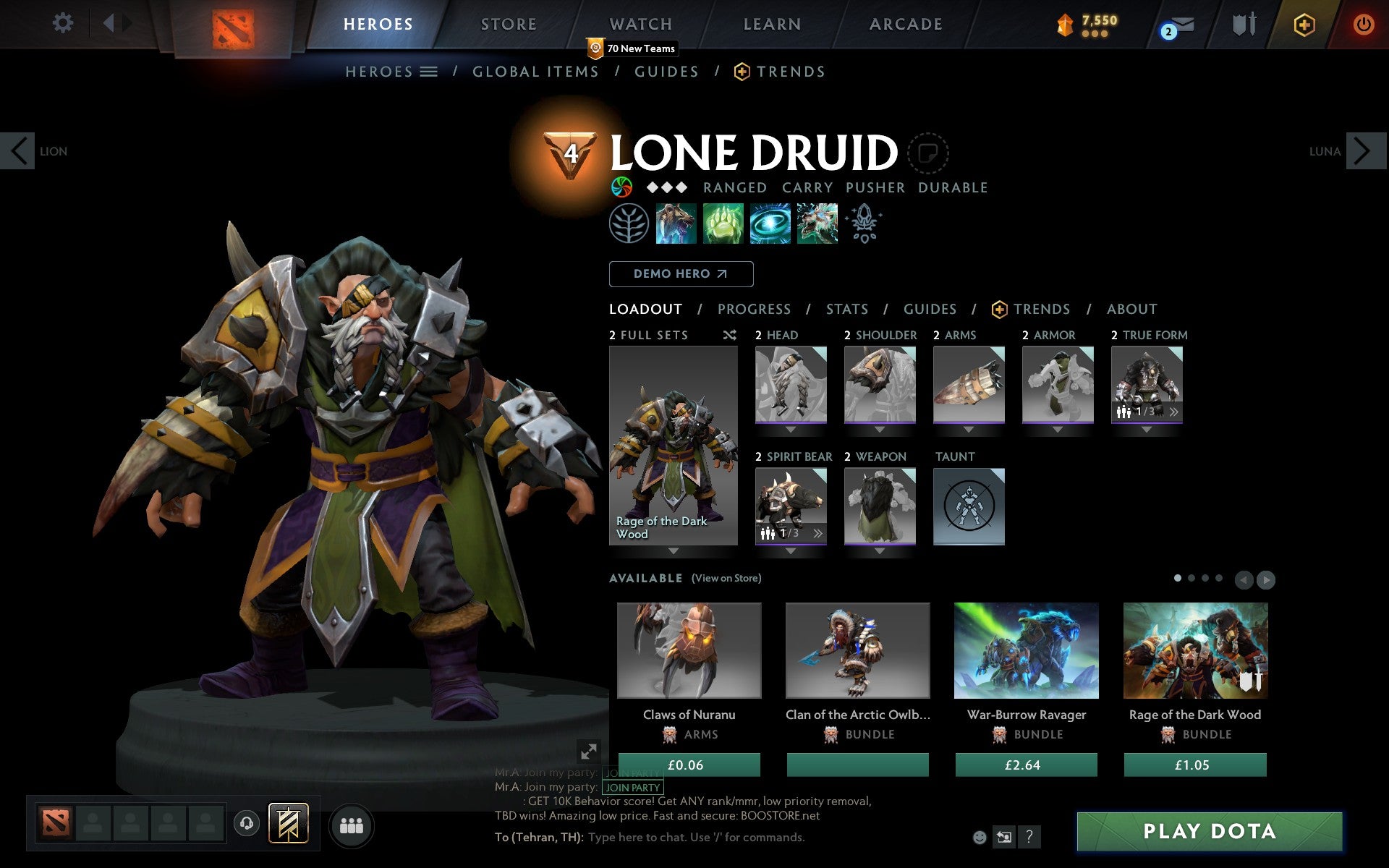Click the DEMO HERO button
Screen dimensions: 1389x868
pos(681,274)
